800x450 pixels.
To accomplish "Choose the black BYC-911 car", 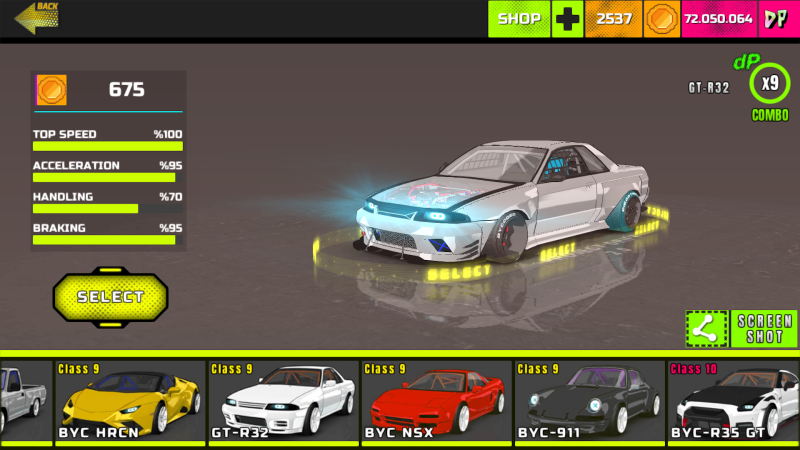I will [589, 402].
